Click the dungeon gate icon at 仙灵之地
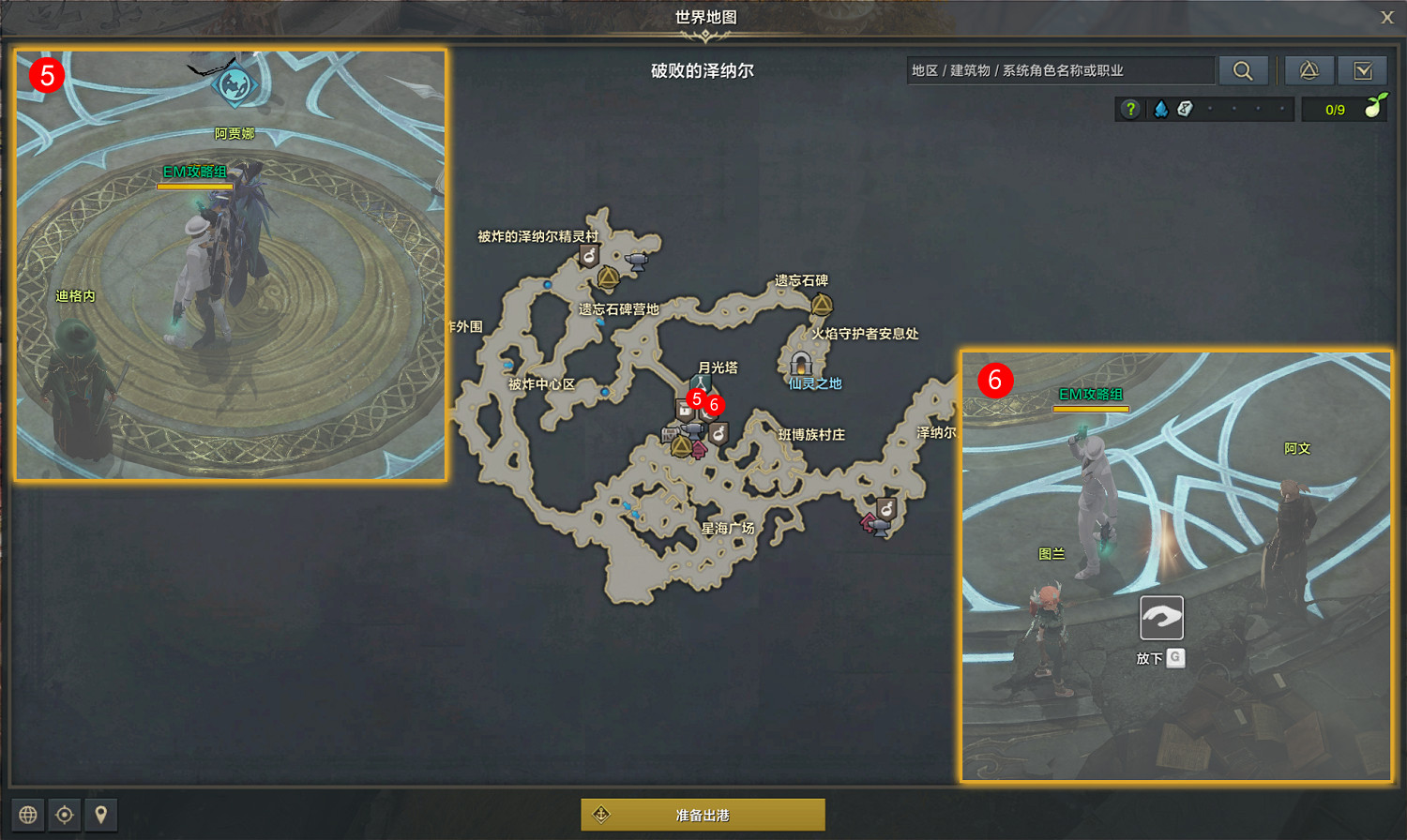 coord(801,365)
